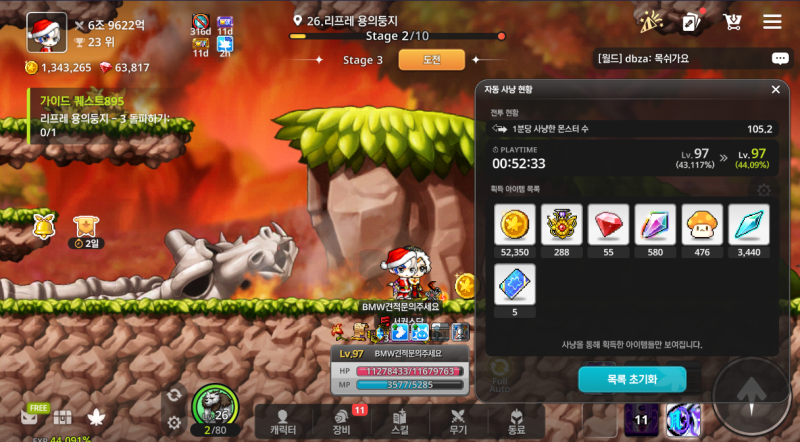Open the 동료 companion menu
Image resolution: width=800 pixels, height=442 pixels.
[516, 421]
